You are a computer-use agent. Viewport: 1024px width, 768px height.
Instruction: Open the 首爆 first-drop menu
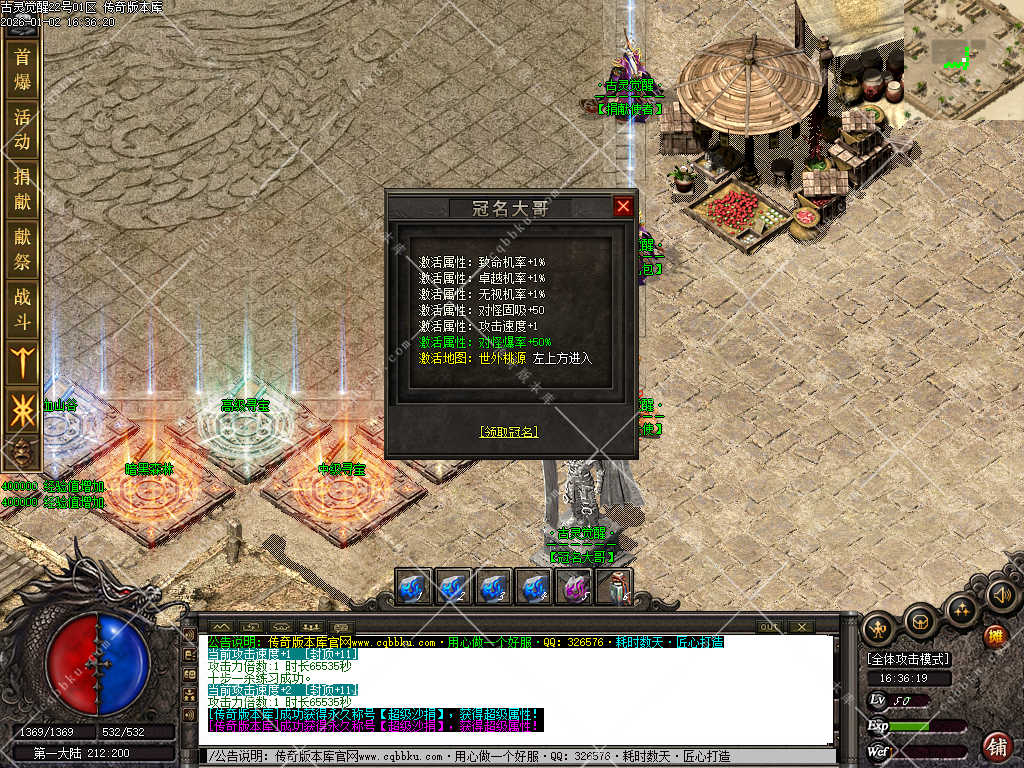click(22, 70)
